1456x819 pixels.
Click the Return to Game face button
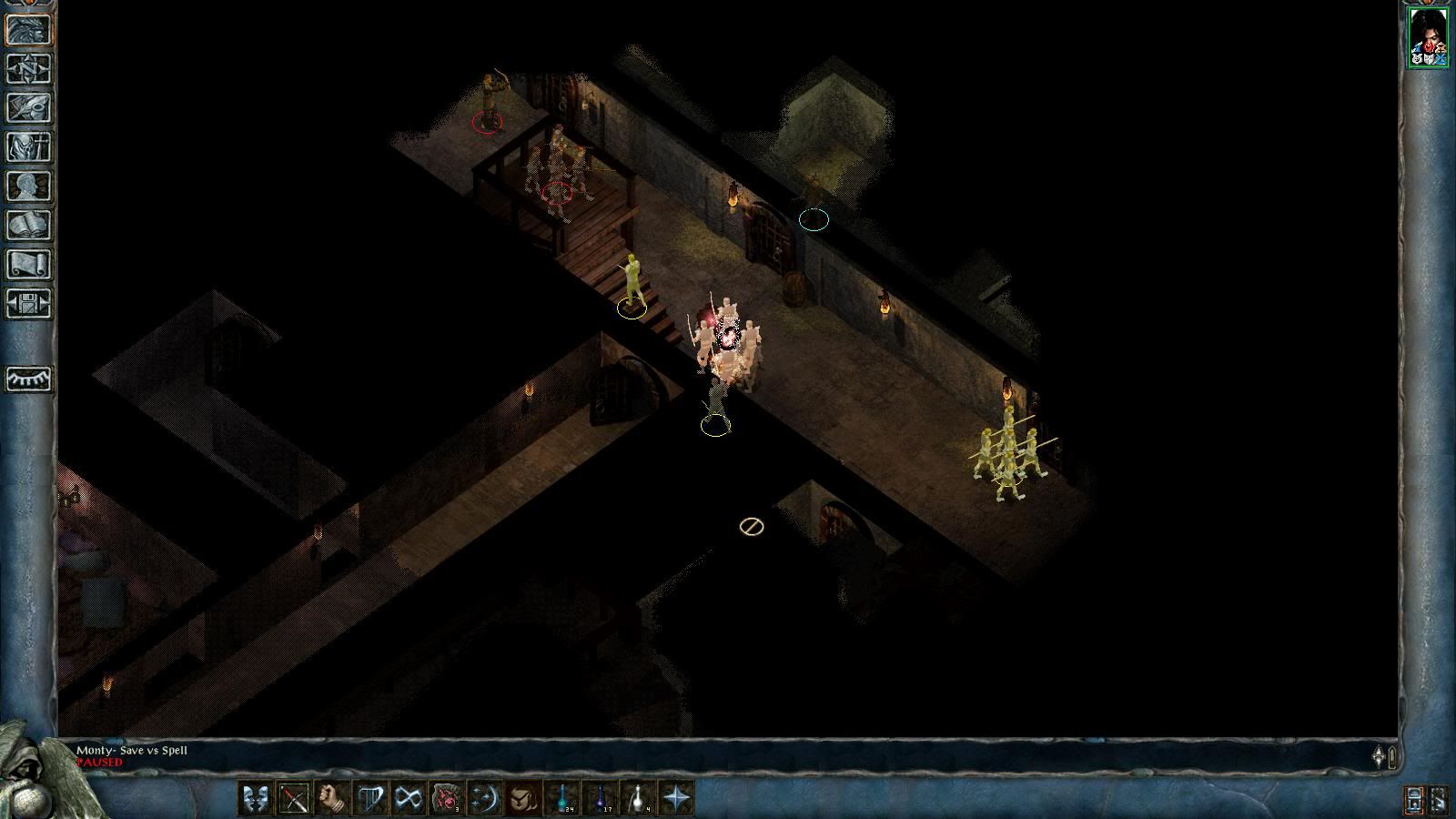[28, 30]
